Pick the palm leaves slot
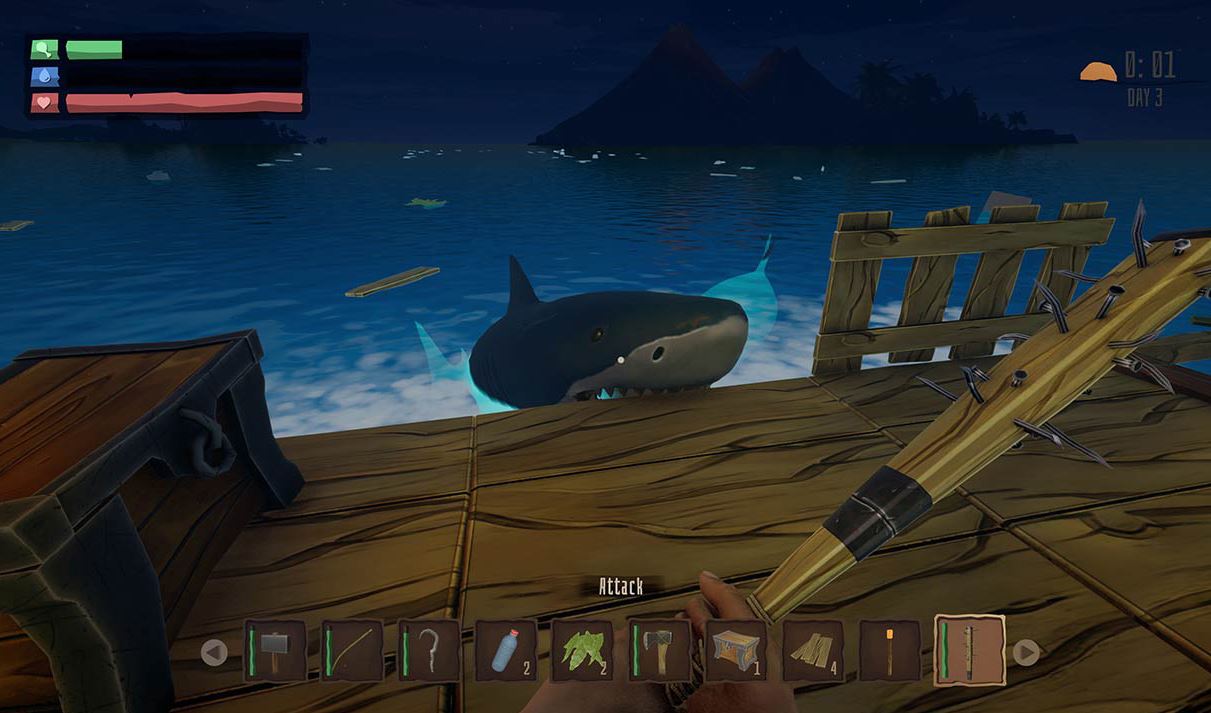The height and width of the screenshot is (713, 1211). pos(582,651)
